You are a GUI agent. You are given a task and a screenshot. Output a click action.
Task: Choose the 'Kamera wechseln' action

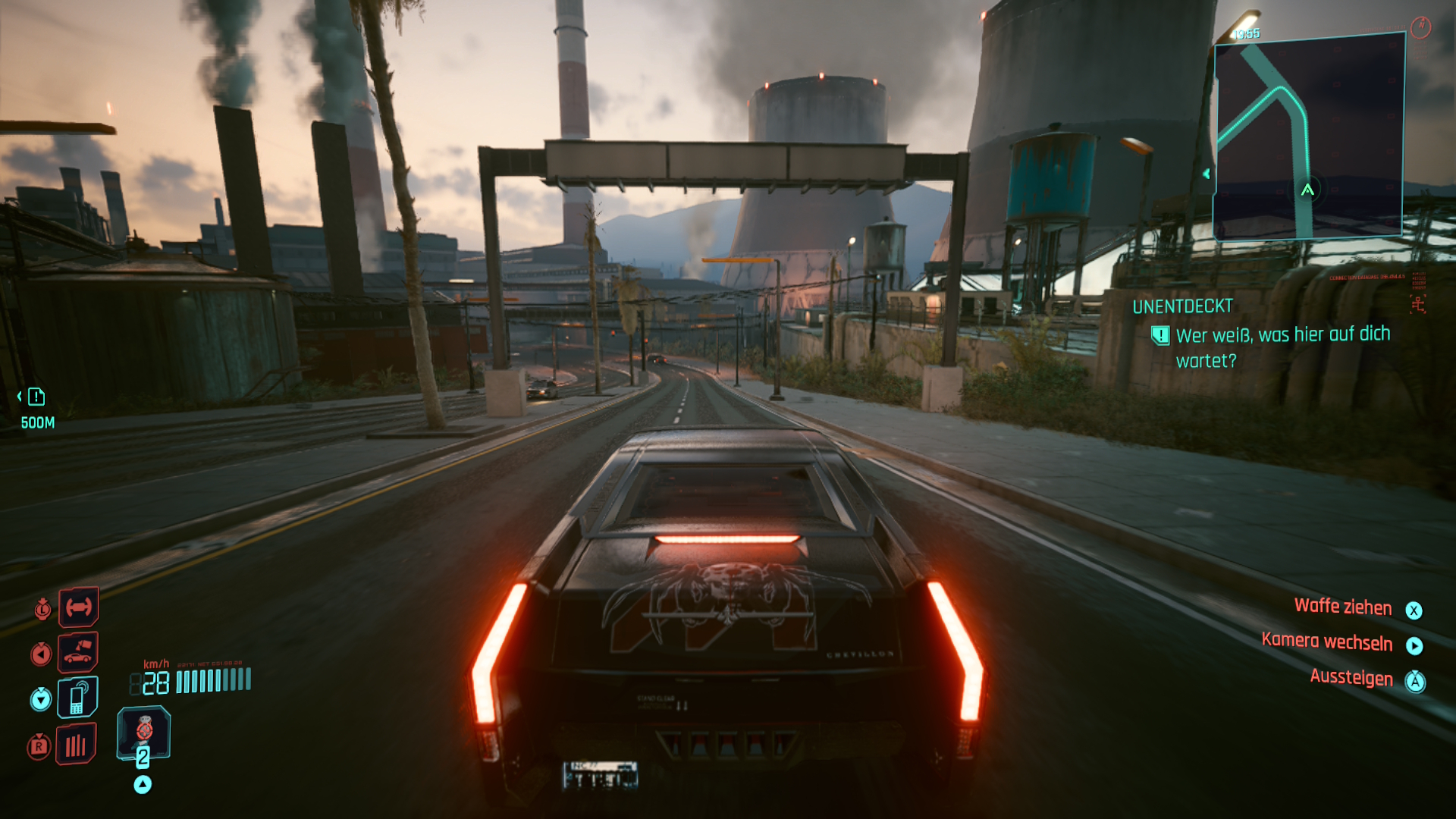(1327, 642)
